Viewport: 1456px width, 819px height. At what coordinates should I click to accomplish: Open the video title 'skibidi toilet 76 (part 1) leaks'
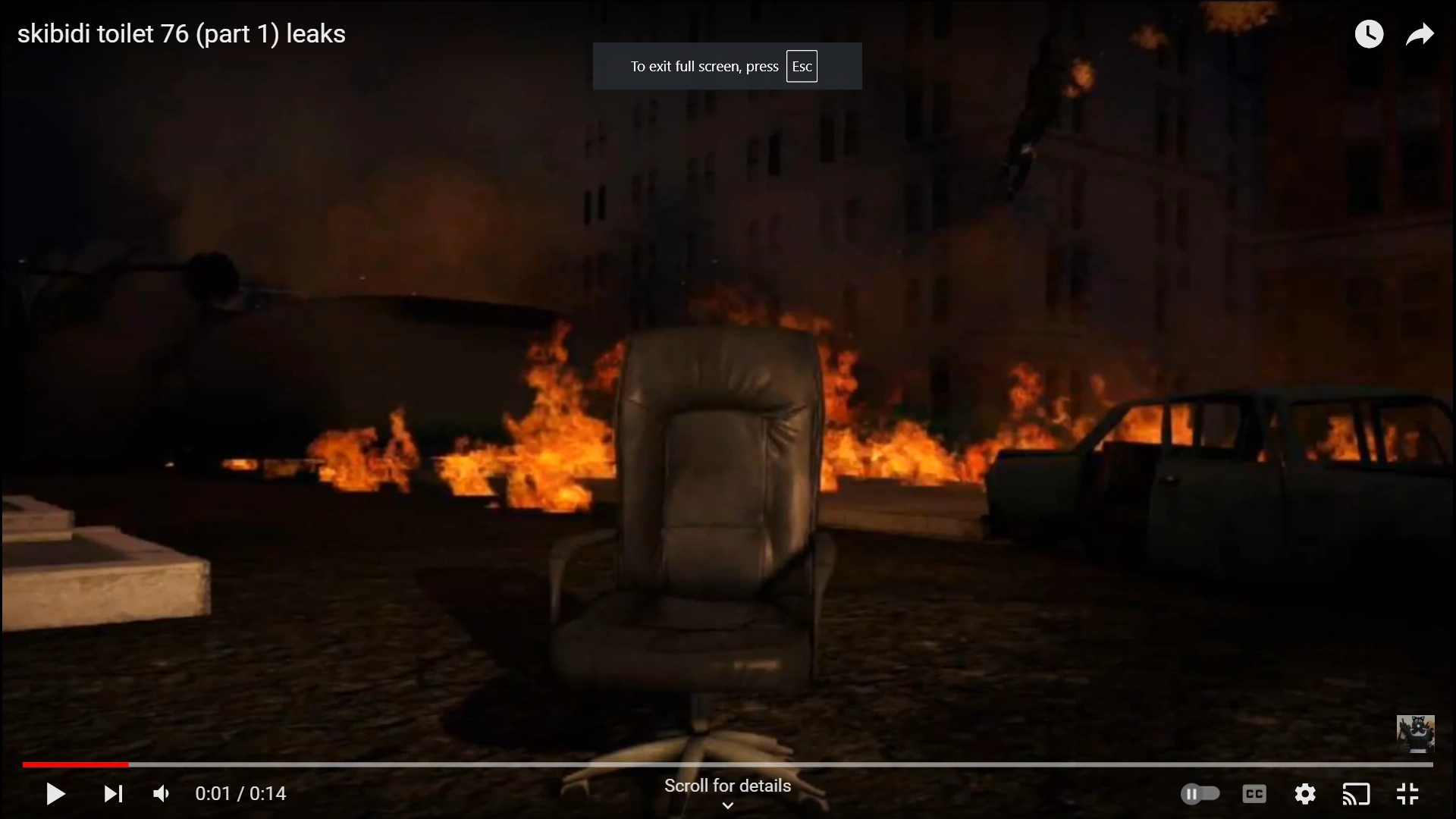click(x=180, y=33)
